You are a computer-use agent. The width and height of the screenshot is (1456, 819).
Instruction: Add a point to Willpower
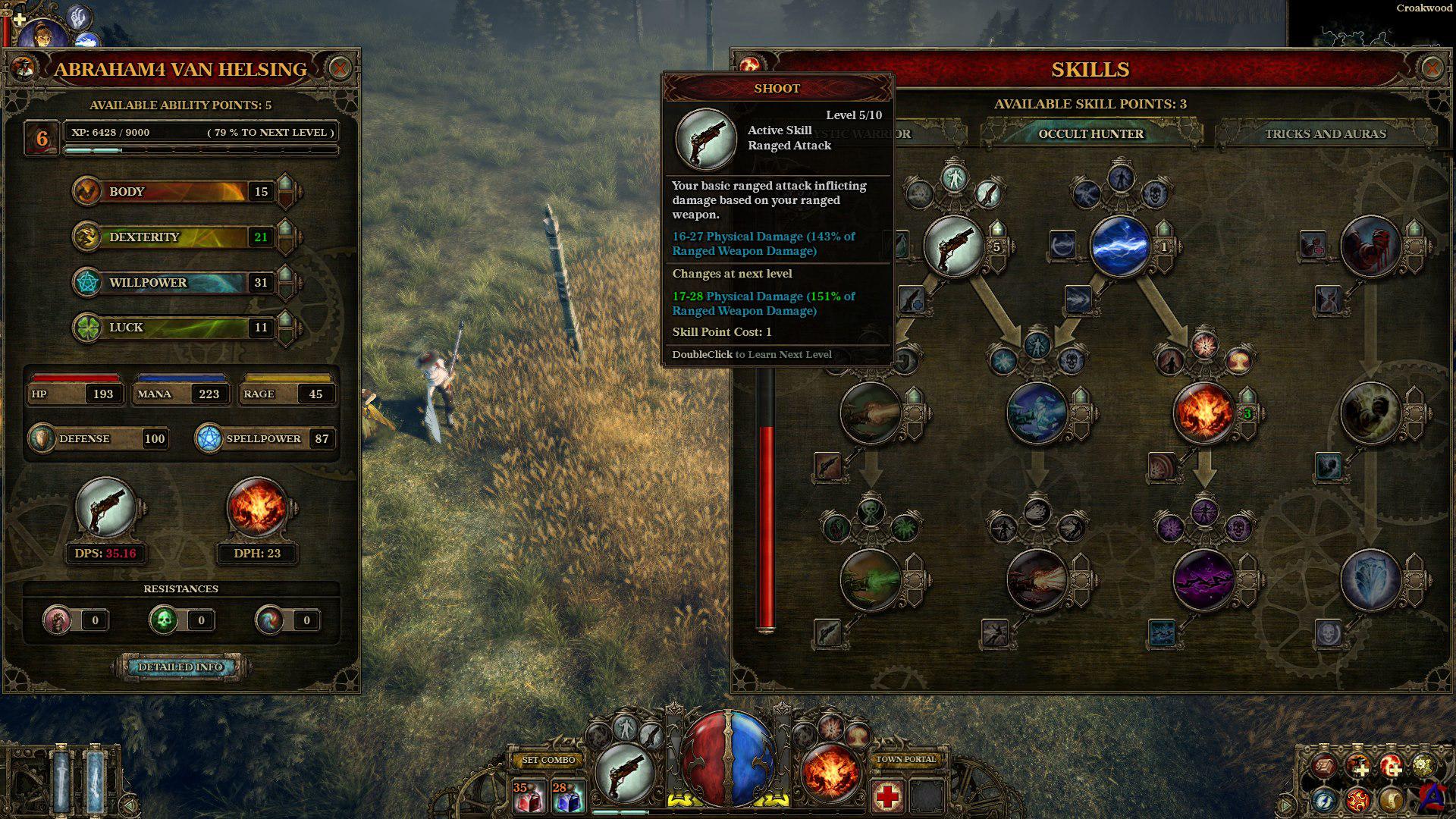point(285,275)
